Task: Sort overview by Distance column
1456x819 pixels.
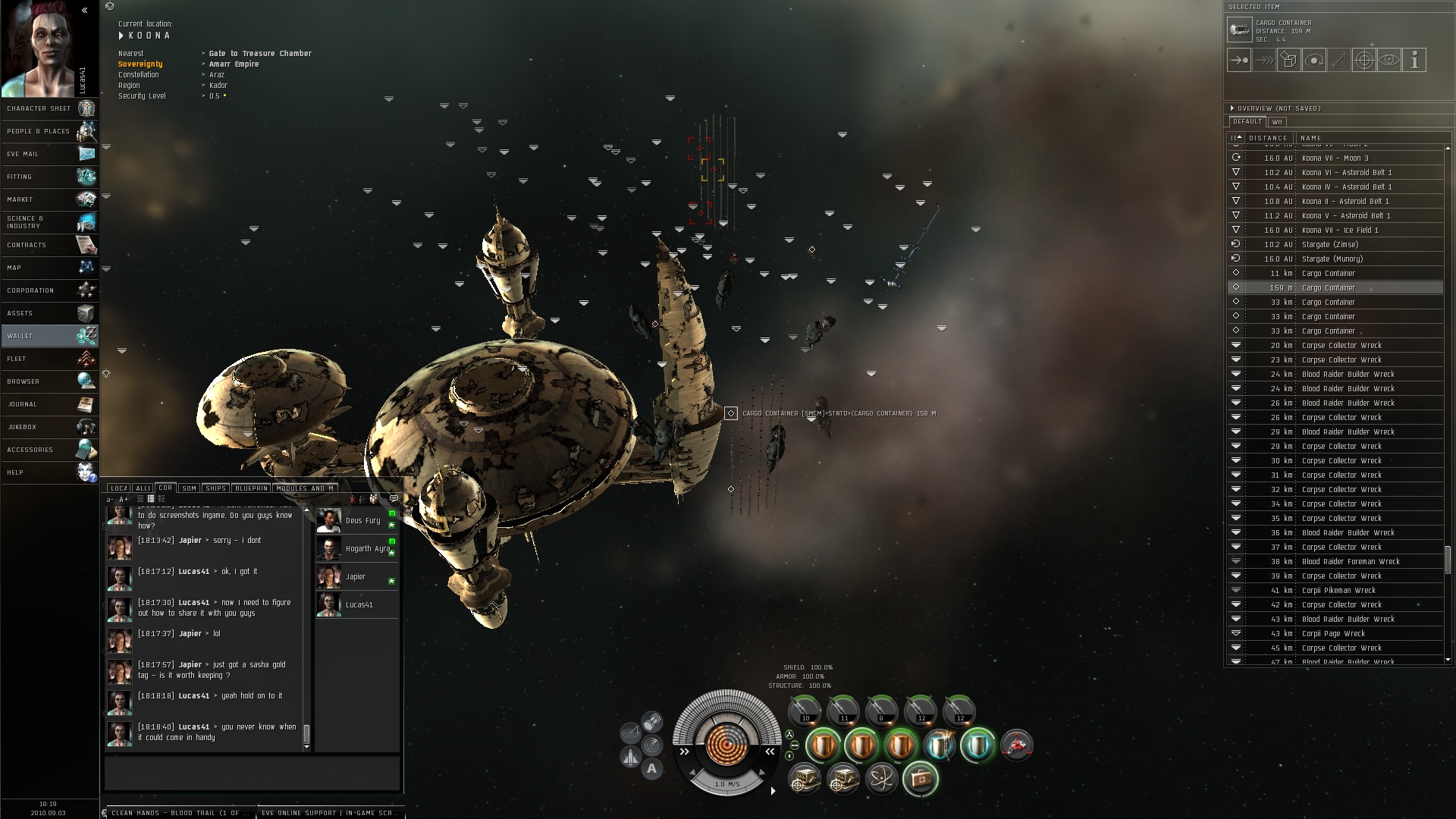Action: 1268,138
